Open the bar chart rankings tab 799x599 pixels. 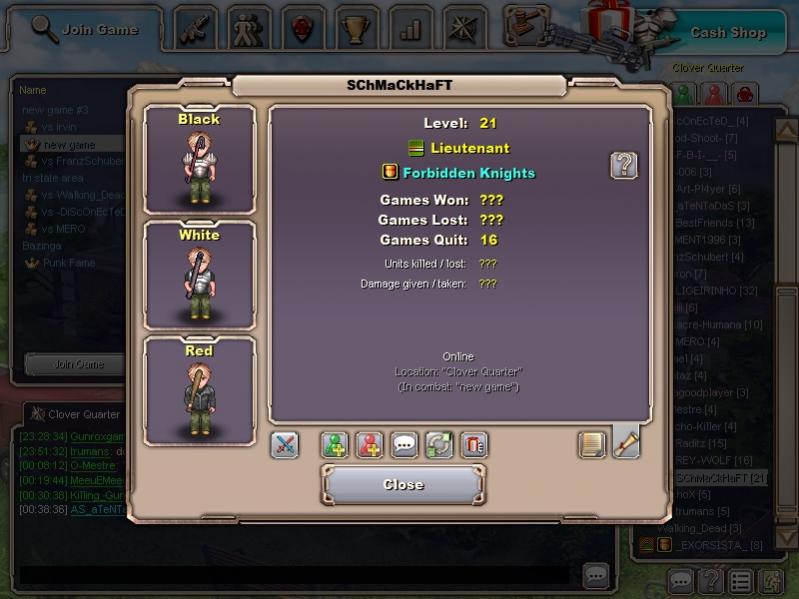tap(409, 29)
